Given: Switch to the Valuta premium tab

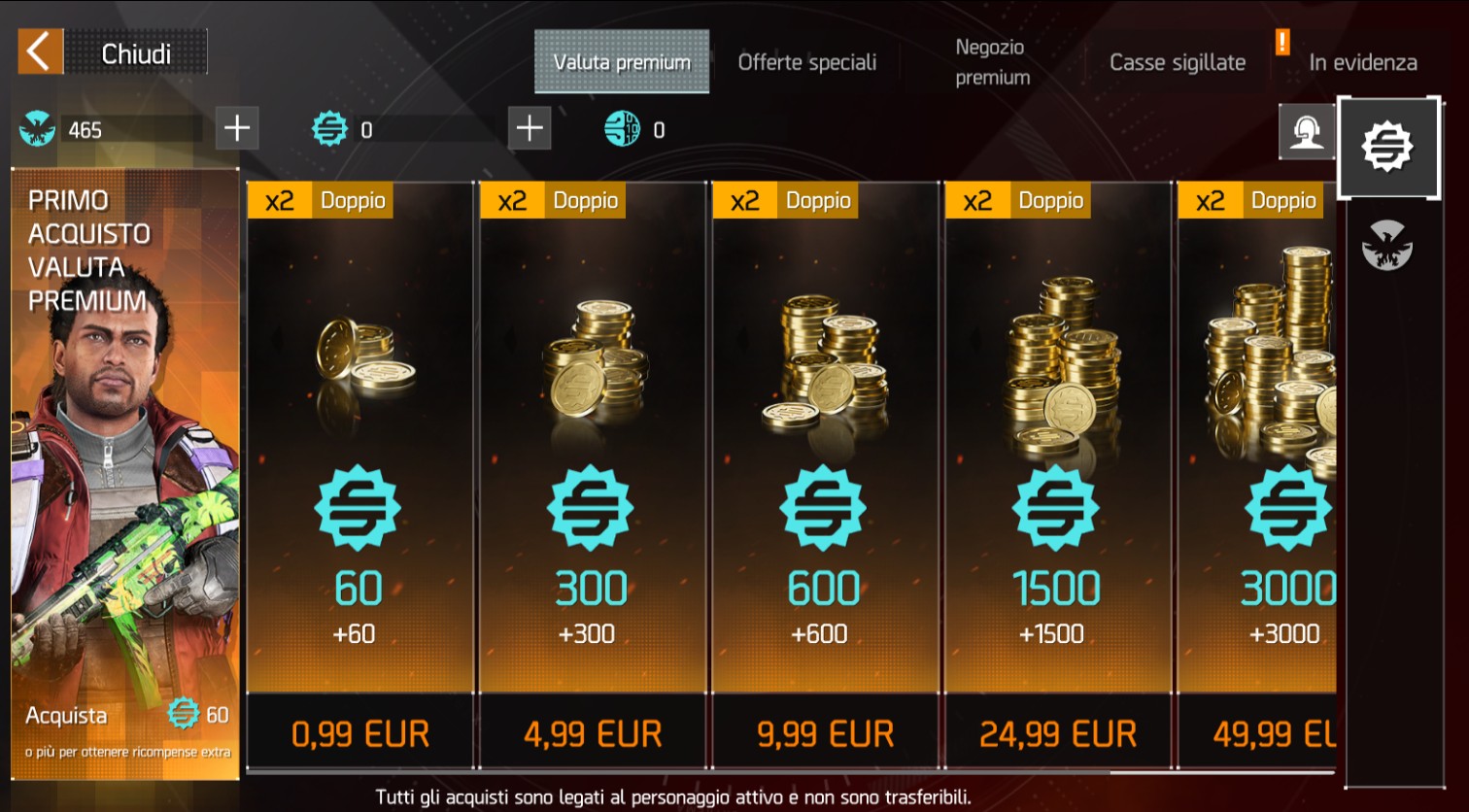Looking at the screenshot, I should point(622,62).
